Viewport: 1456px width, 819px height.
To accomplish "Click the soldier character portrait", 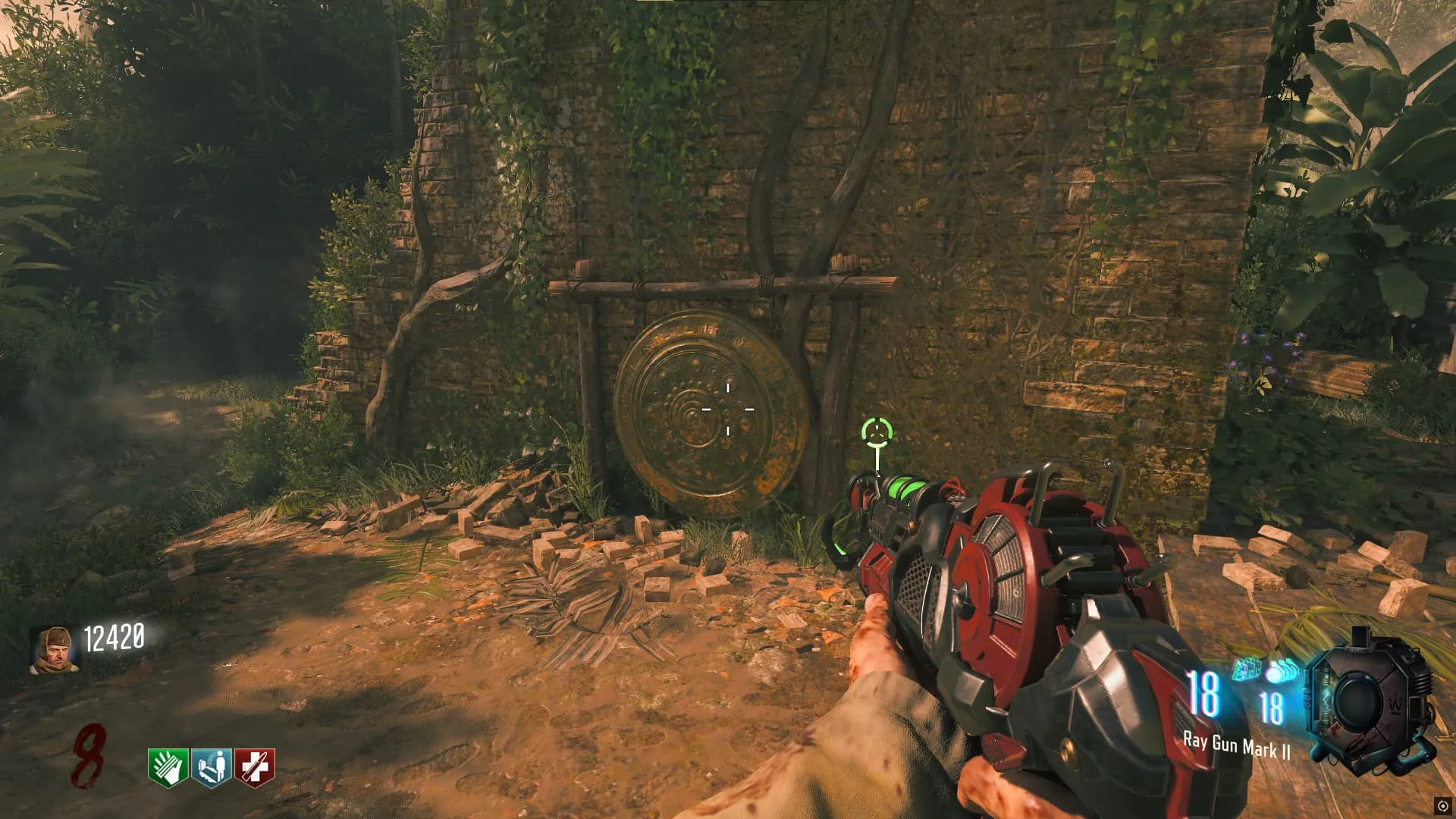I will 54,650.
